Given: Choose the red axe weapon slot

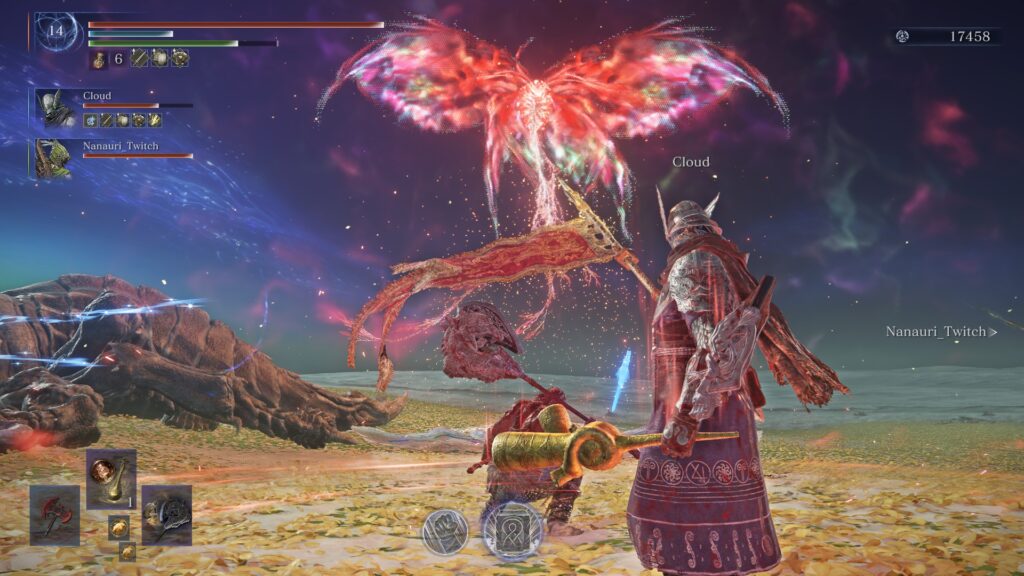Looking at the screenshot, I should coord(54,514).
